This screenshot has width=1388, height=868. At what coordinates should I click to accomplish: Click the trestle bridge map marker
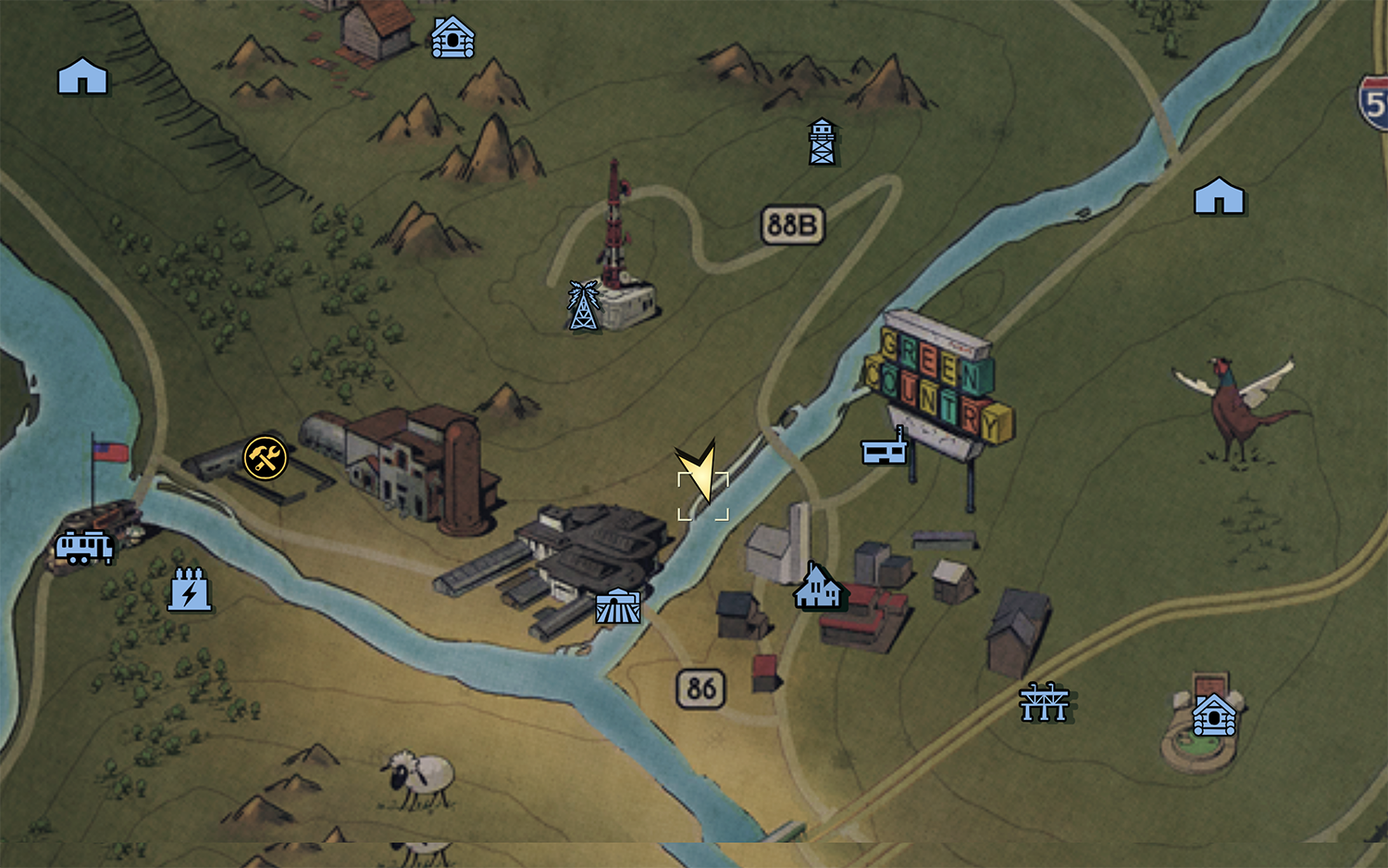[1044, 702]
